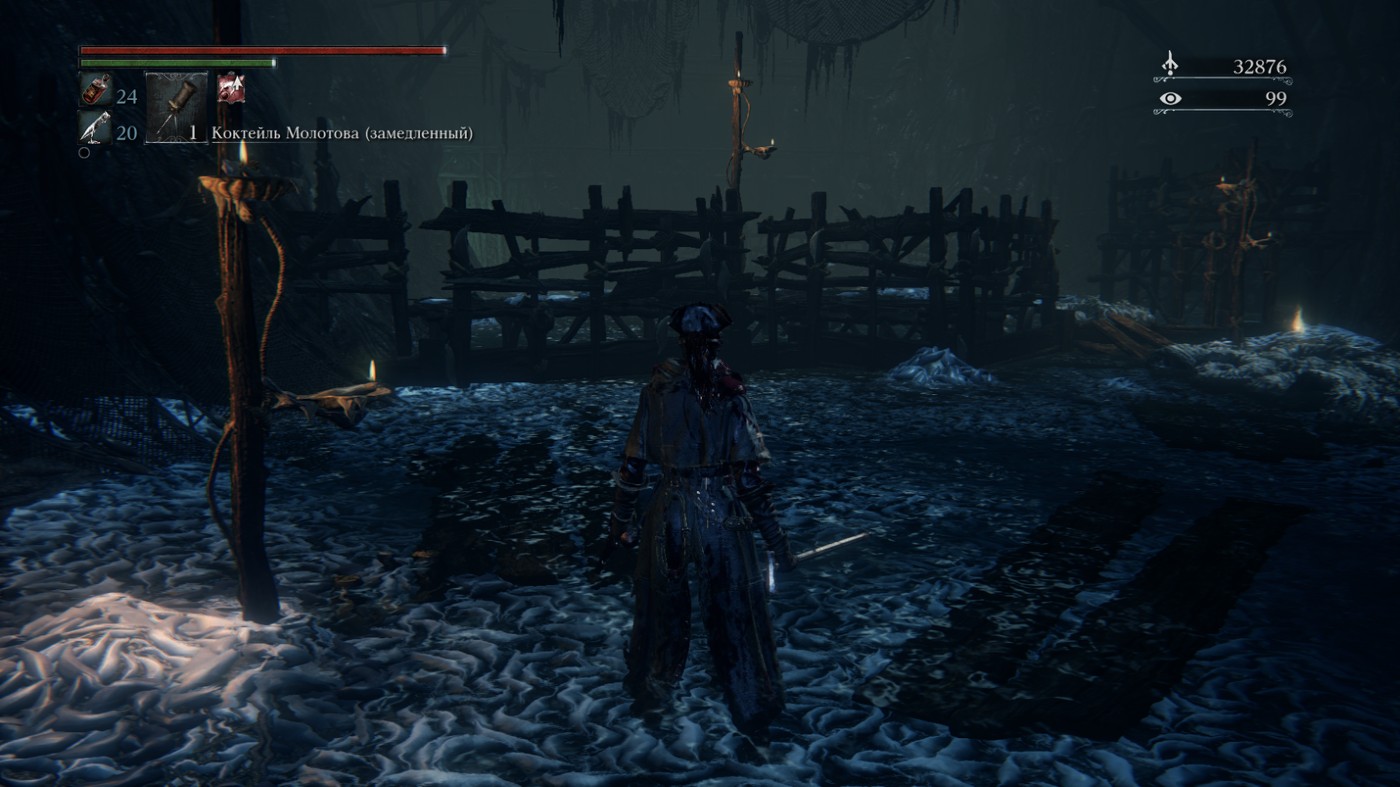Select the blood vial icon

tap(95, 92)
